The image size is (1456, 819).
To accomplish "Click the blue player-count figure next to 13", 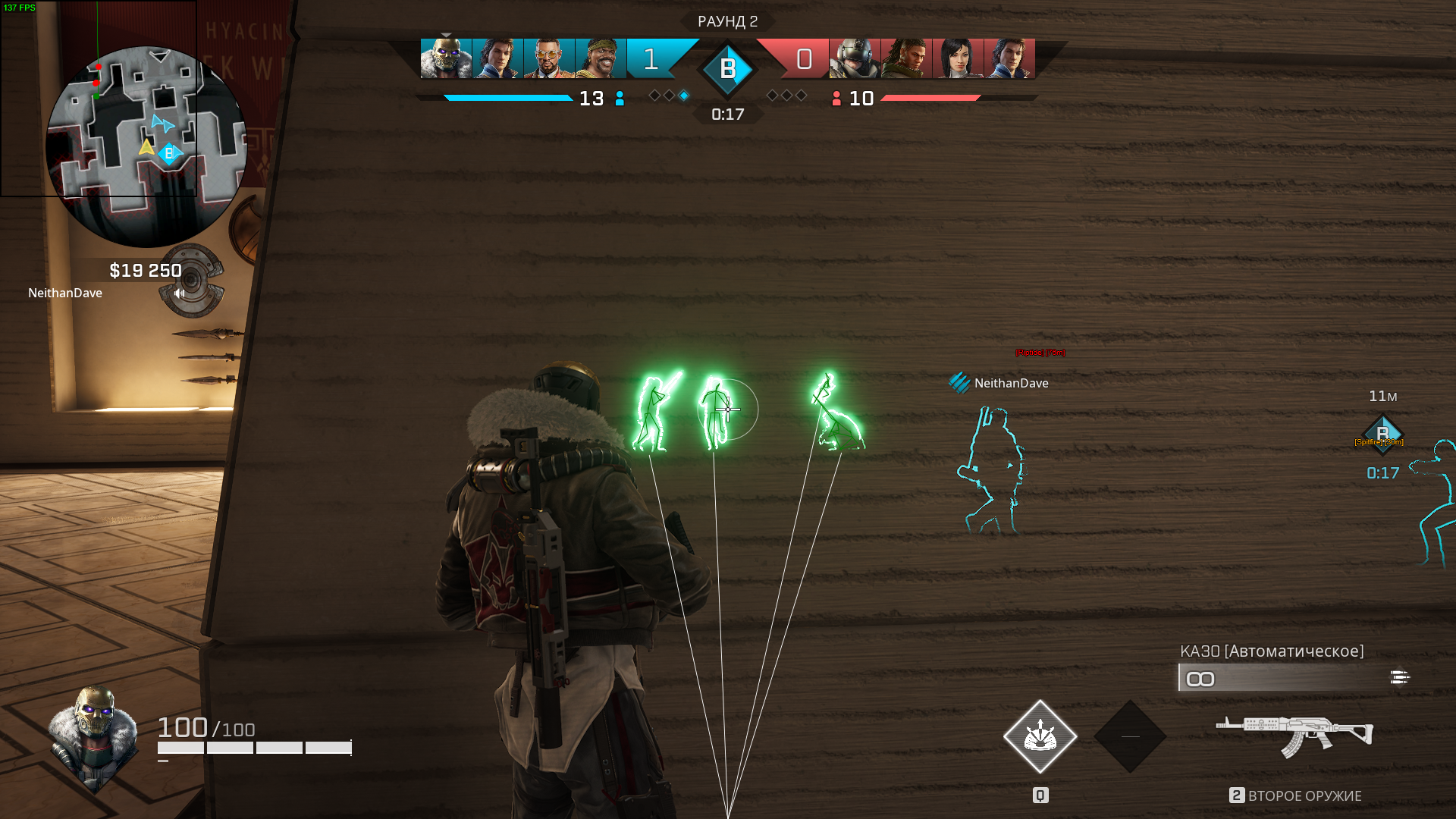I will [620, 99].
